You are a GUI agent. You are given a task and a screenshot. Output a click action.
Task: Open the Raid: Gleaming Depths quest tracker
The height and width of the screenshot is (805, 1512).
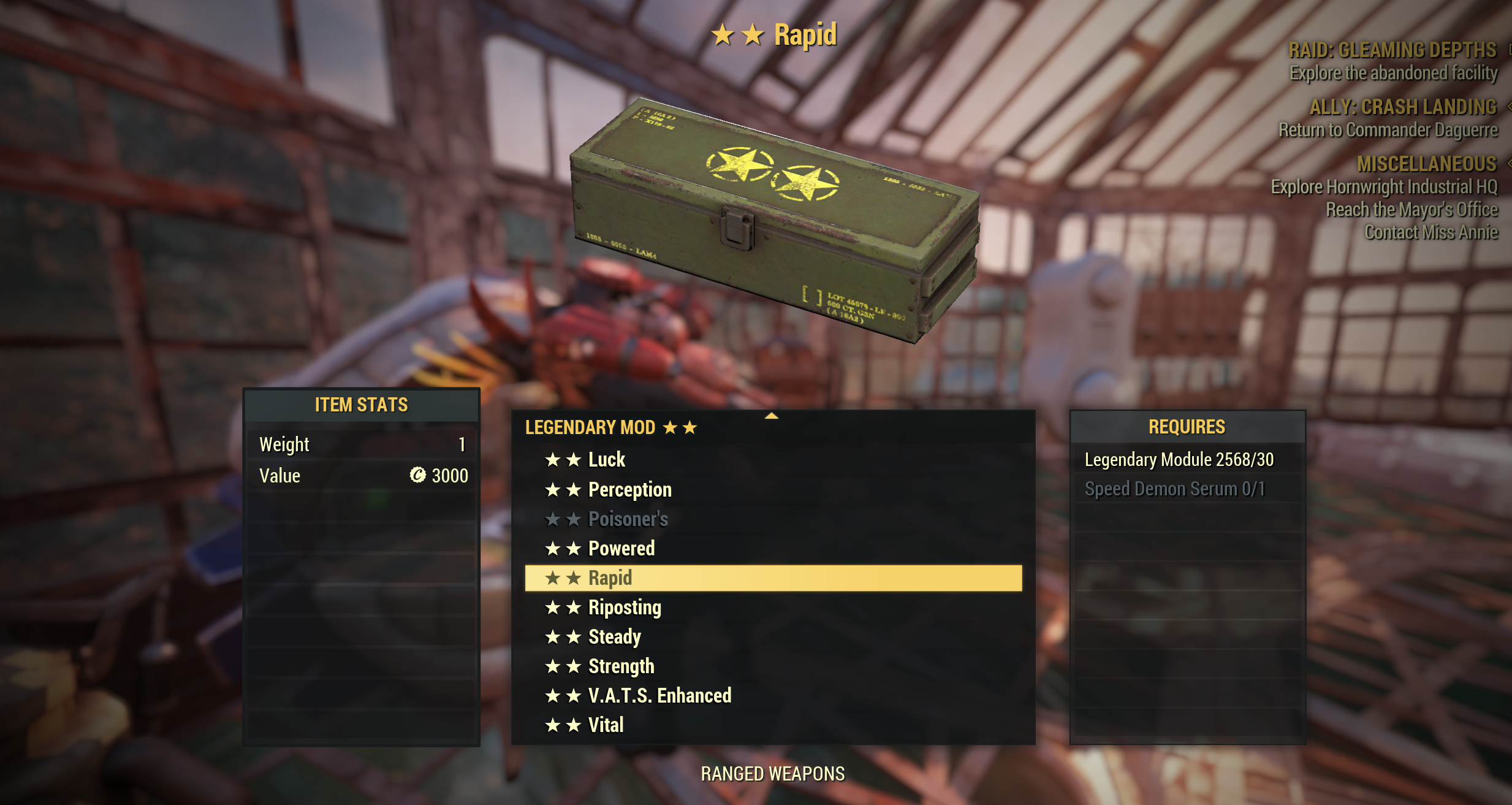click(x=1392, y=50)
